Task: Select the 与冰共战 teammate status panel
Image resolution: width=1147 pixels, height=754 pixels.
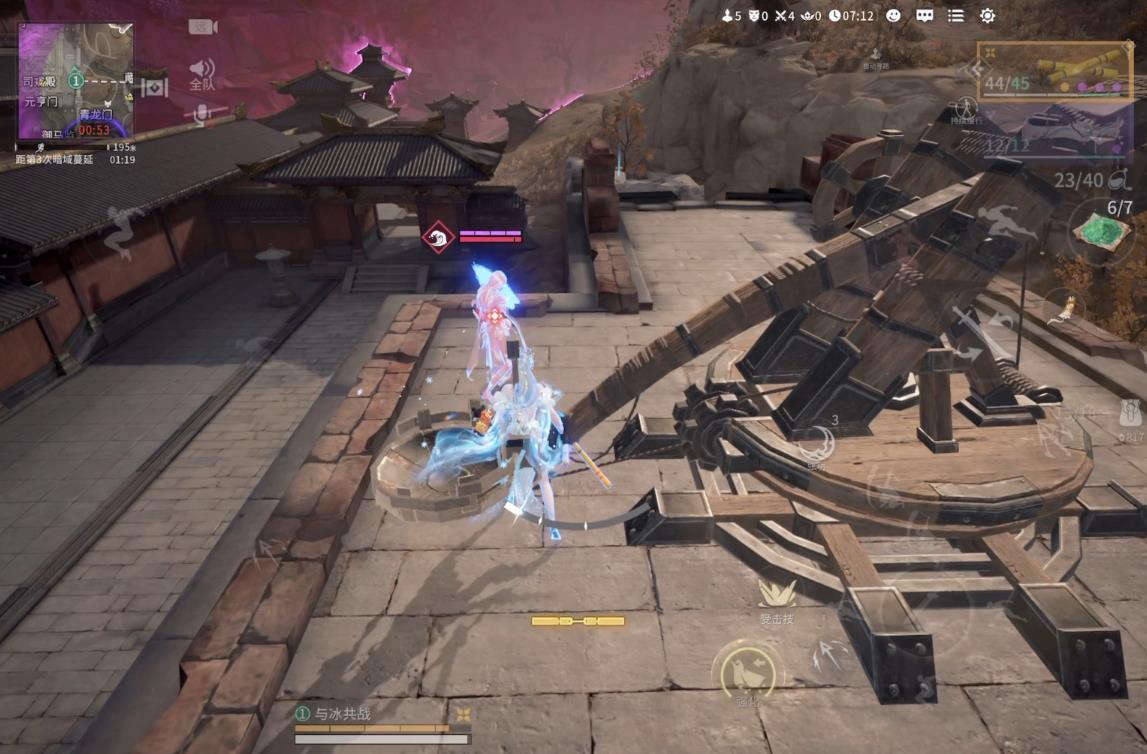Action: click(380, 723)
